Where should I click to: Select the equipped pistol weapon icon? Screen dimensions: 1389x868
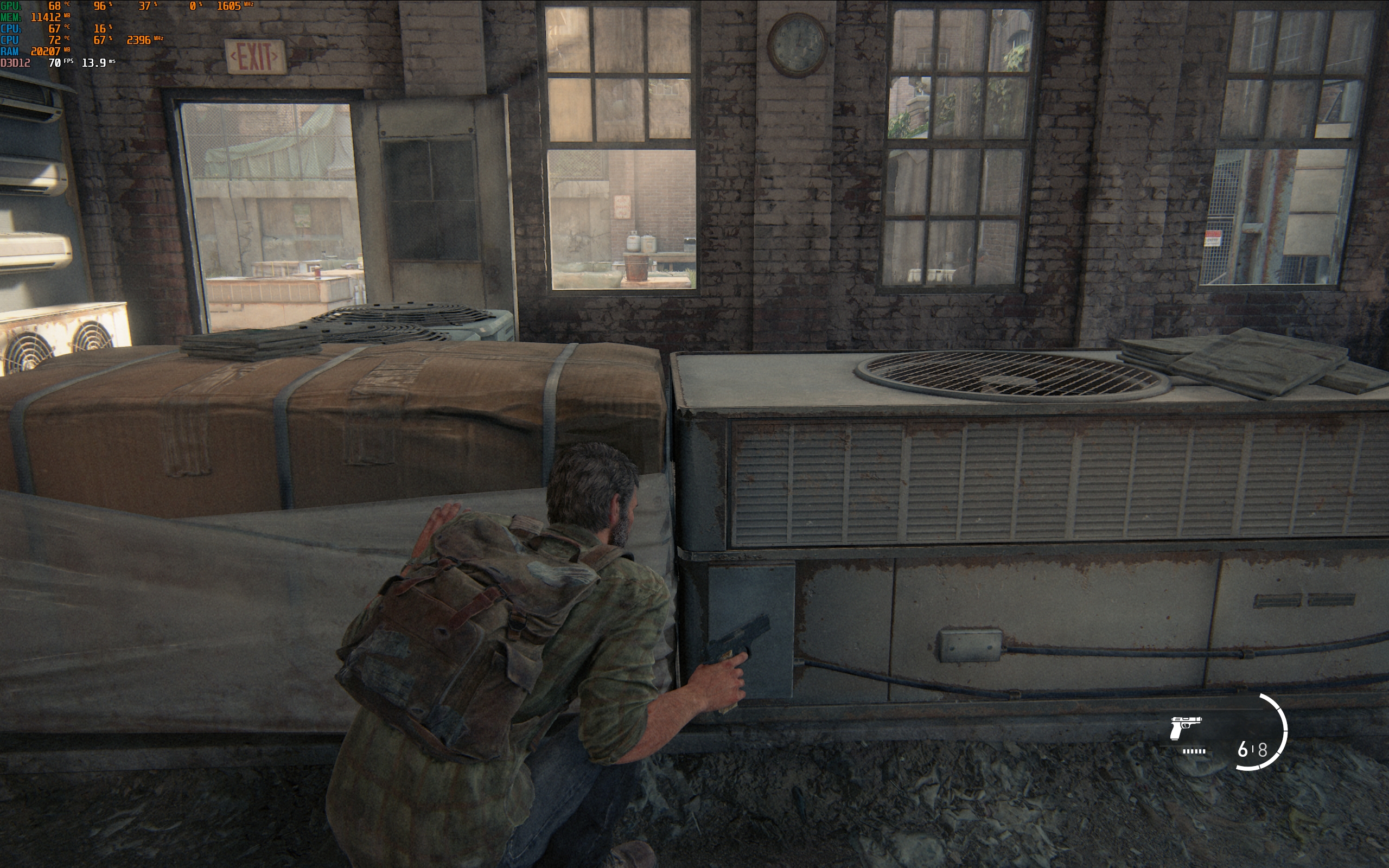1185,727
